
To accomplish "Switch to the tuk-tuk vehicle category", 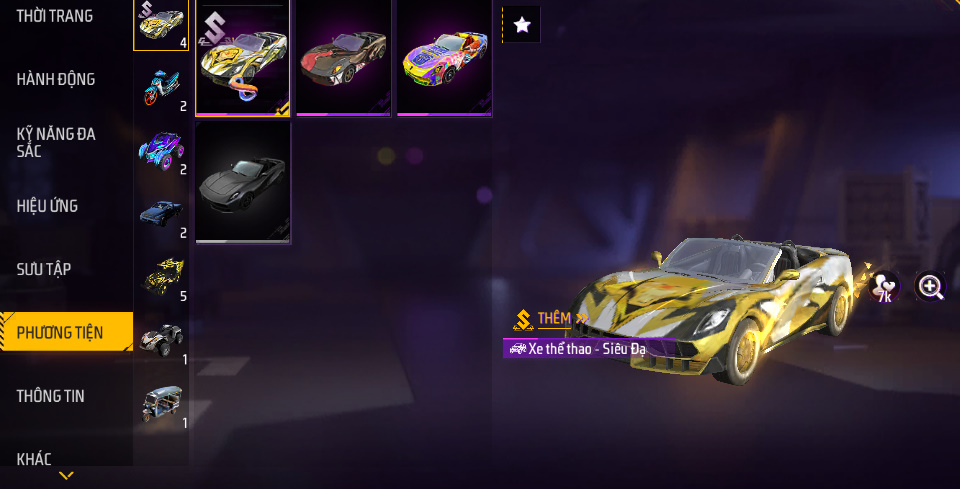I will (x=161, y=403).
